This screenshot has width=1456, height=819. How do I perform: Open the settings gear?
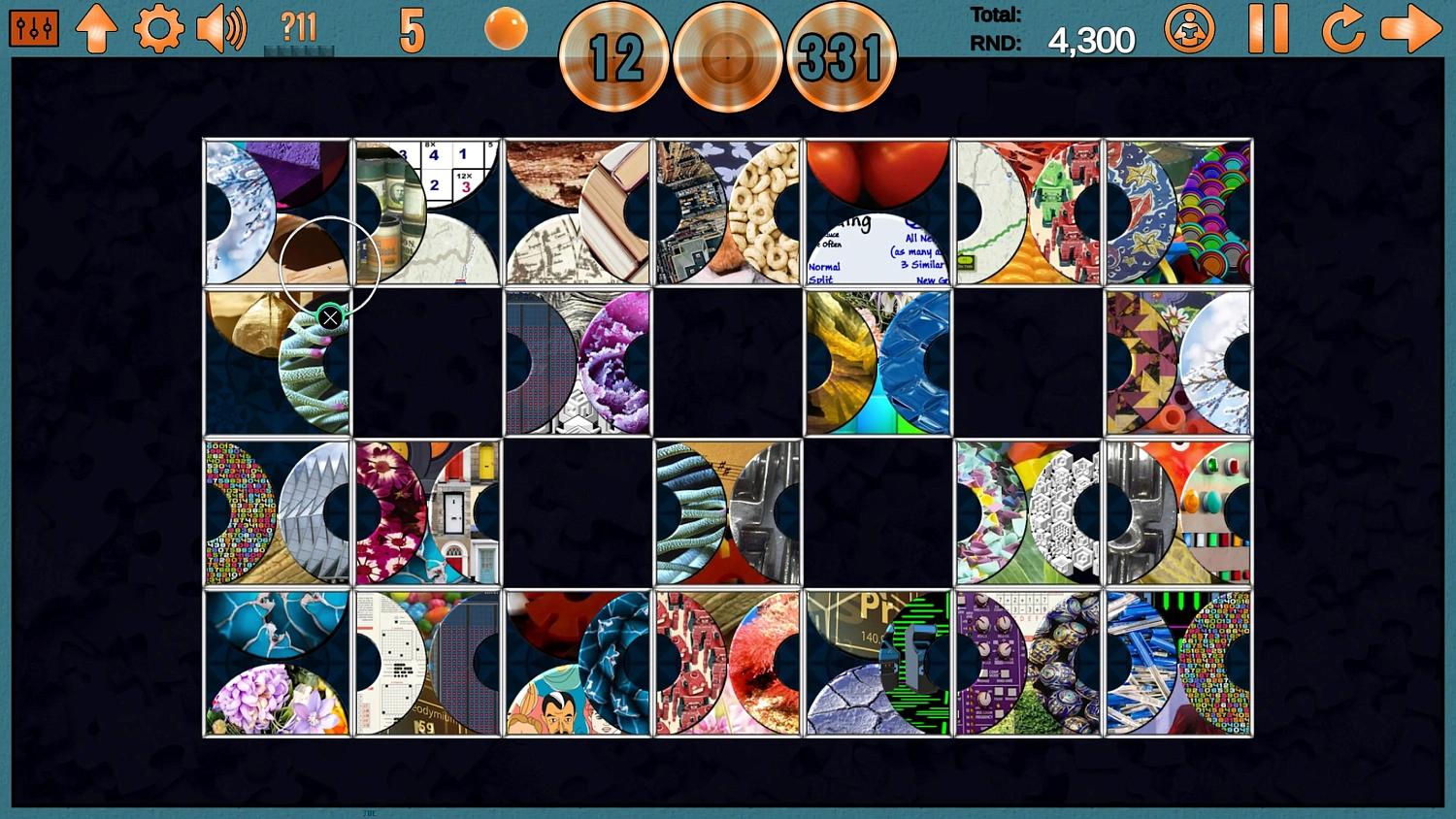pos(158,27)
